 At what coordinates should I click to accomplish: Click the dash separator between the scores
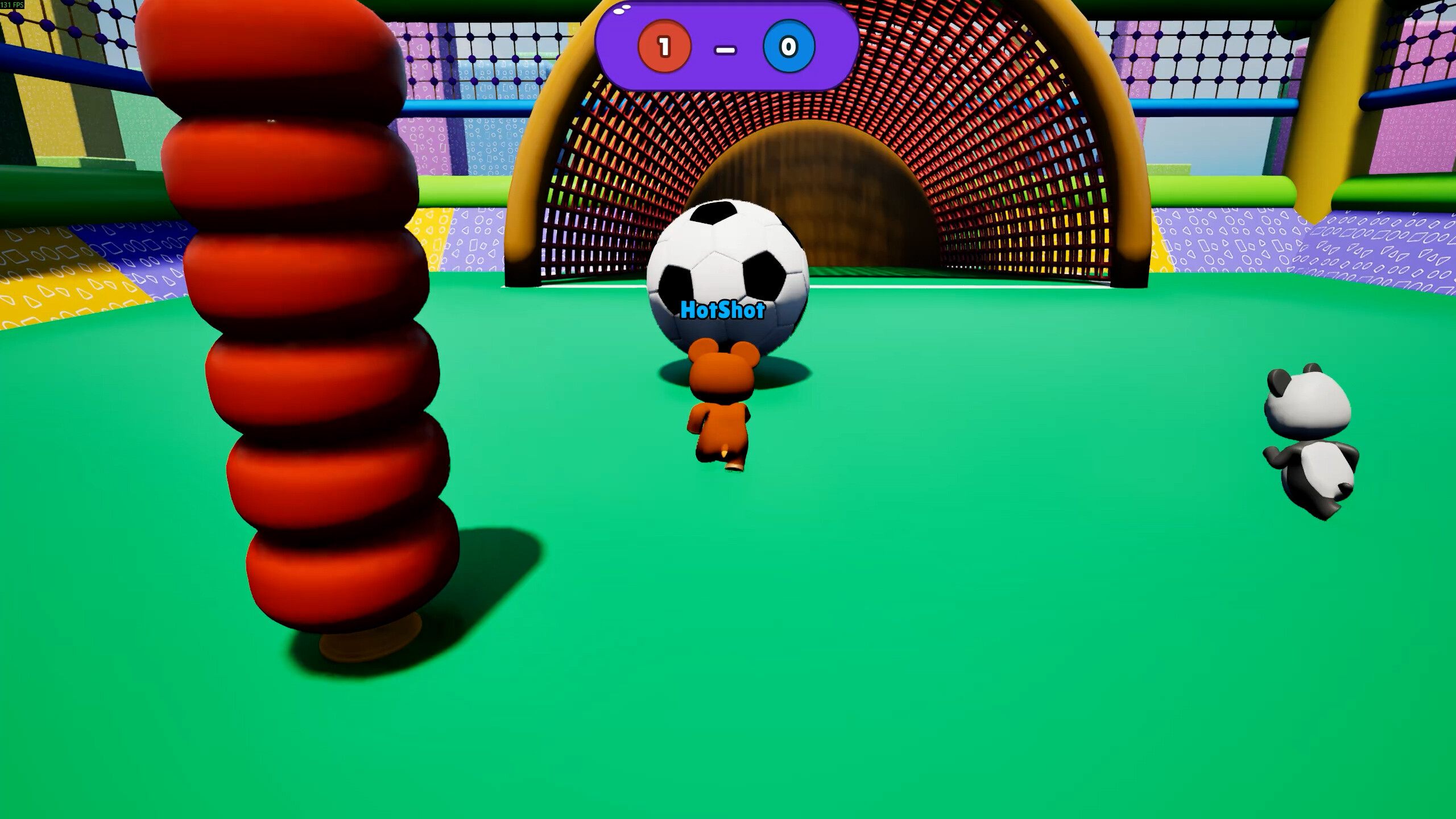tap(724, 49)
